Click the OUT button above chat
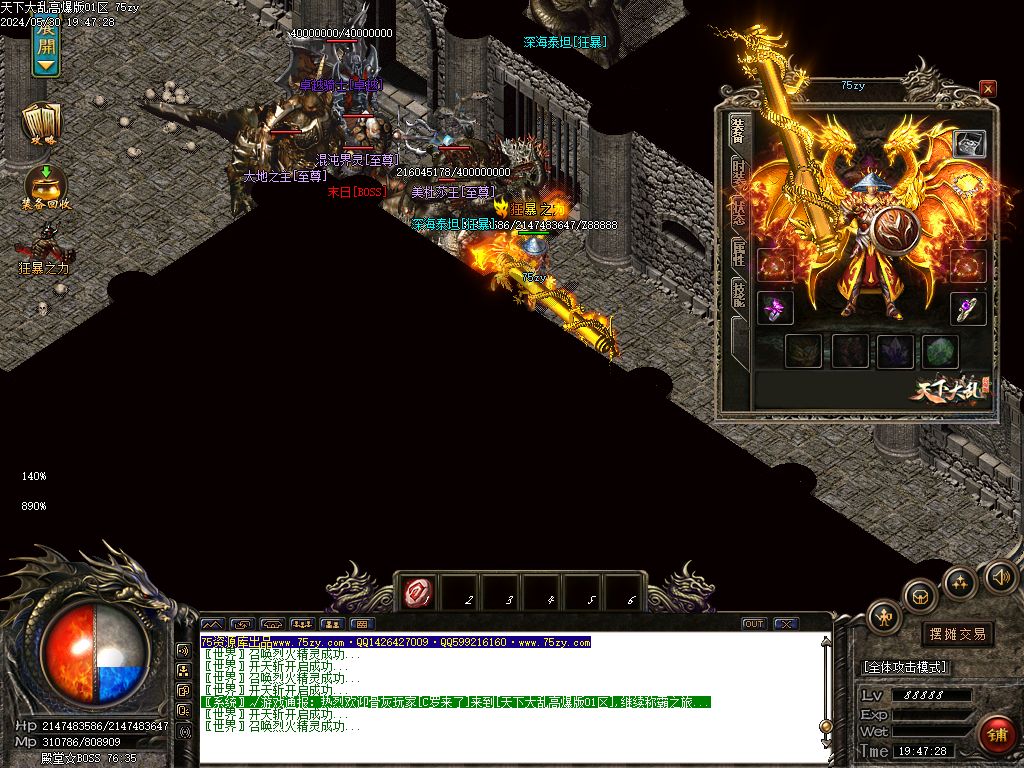 (754, 624)
